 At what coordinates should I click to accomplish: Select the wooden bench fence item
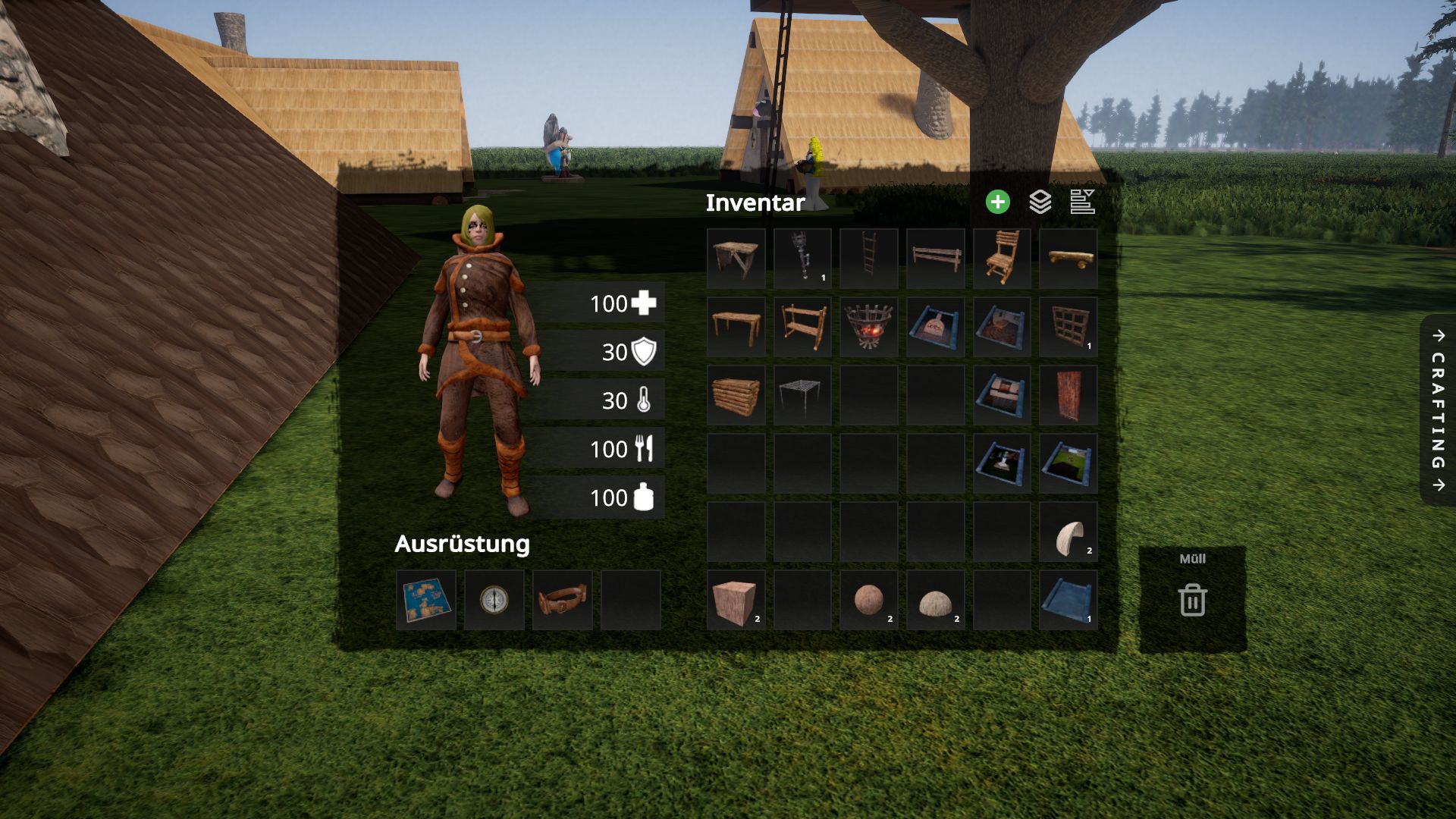point(935,259)
